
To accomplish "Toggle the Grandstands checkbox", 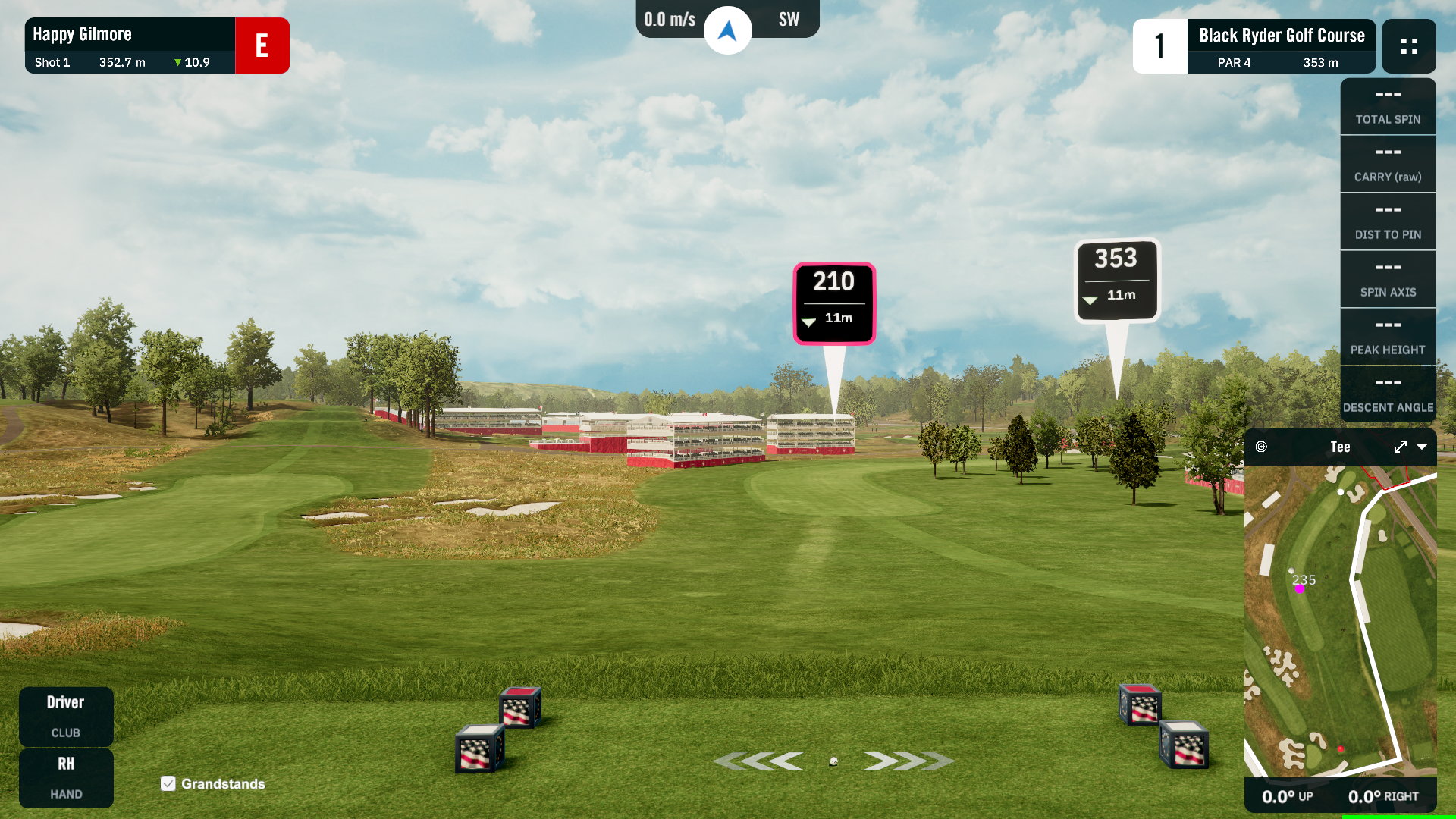I will tap(168, 783).
